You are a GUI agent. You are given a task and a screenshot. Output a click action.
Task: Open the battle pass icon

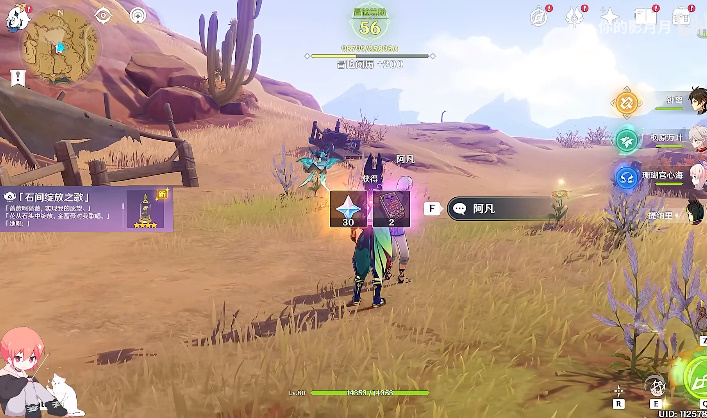tap(683, 16)
